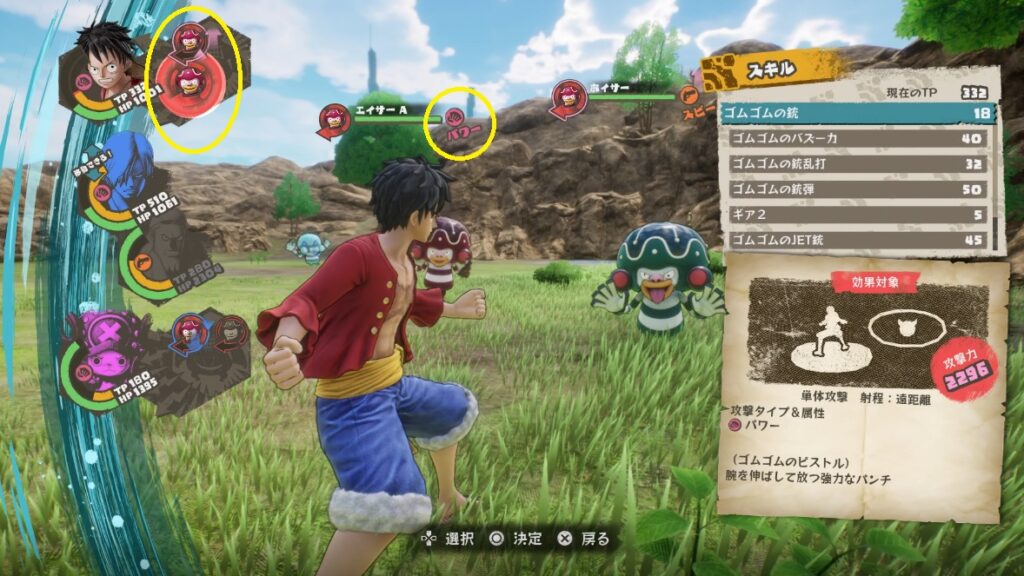1024x576 pixels.
Task: Select the ゴムゴムの銃弾 skill entry
Action: (x=860, y=188)
